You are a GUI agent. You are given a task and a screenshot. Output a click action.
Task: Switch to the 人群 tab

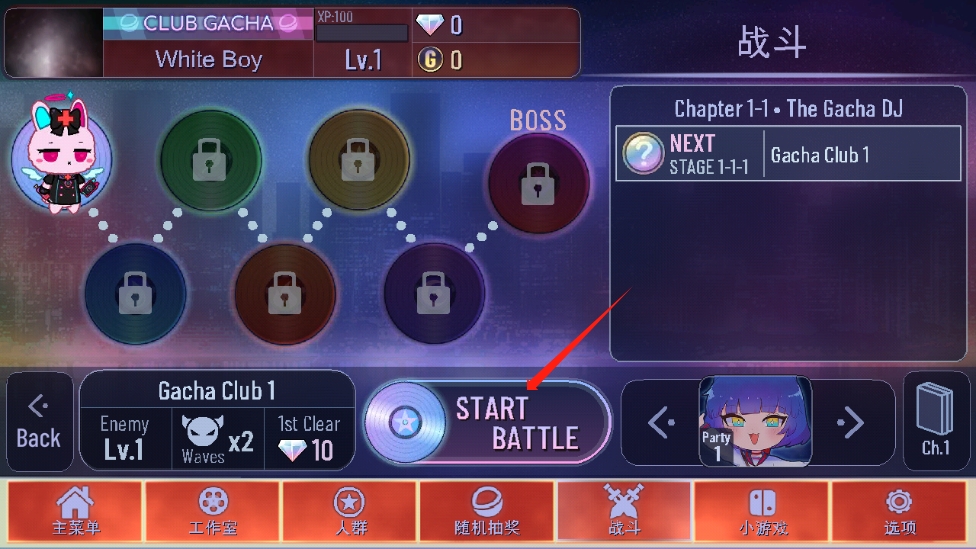(349, 512)
